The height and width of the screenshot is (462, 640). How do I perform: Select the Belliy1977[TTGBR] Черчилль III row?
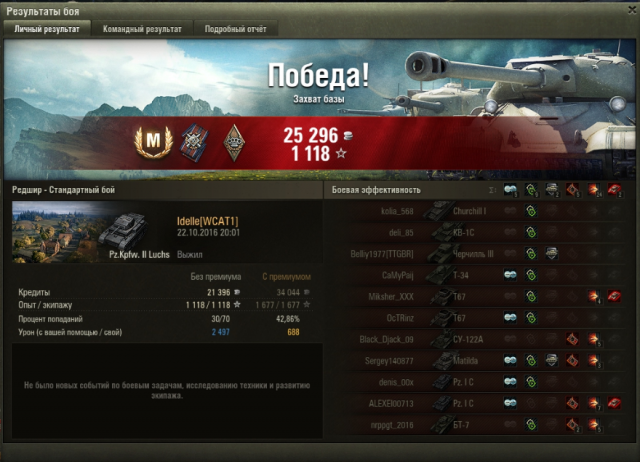point(480,254)
